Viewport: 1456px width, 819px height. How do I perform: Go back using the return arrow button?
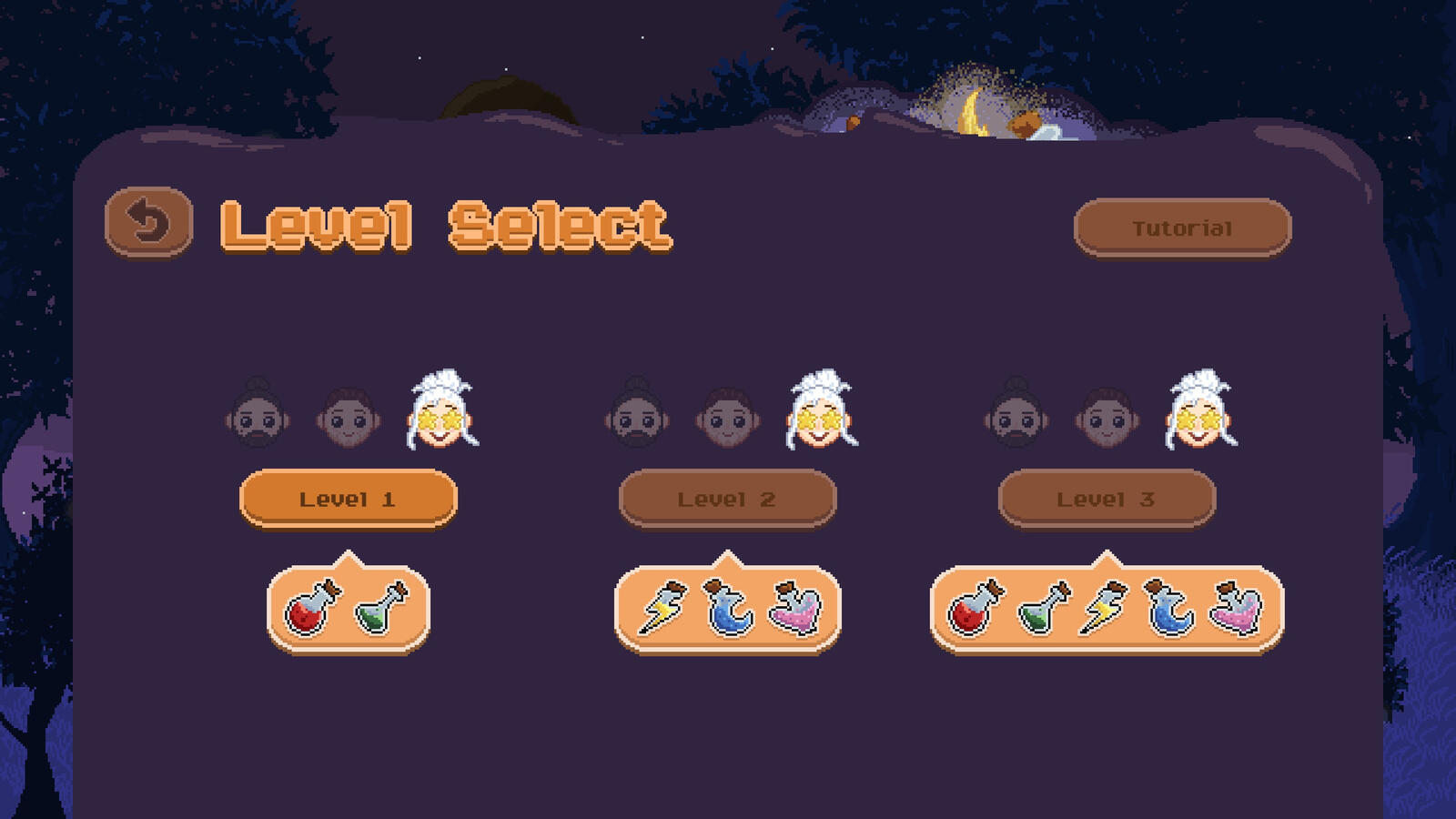click(148, 222)
